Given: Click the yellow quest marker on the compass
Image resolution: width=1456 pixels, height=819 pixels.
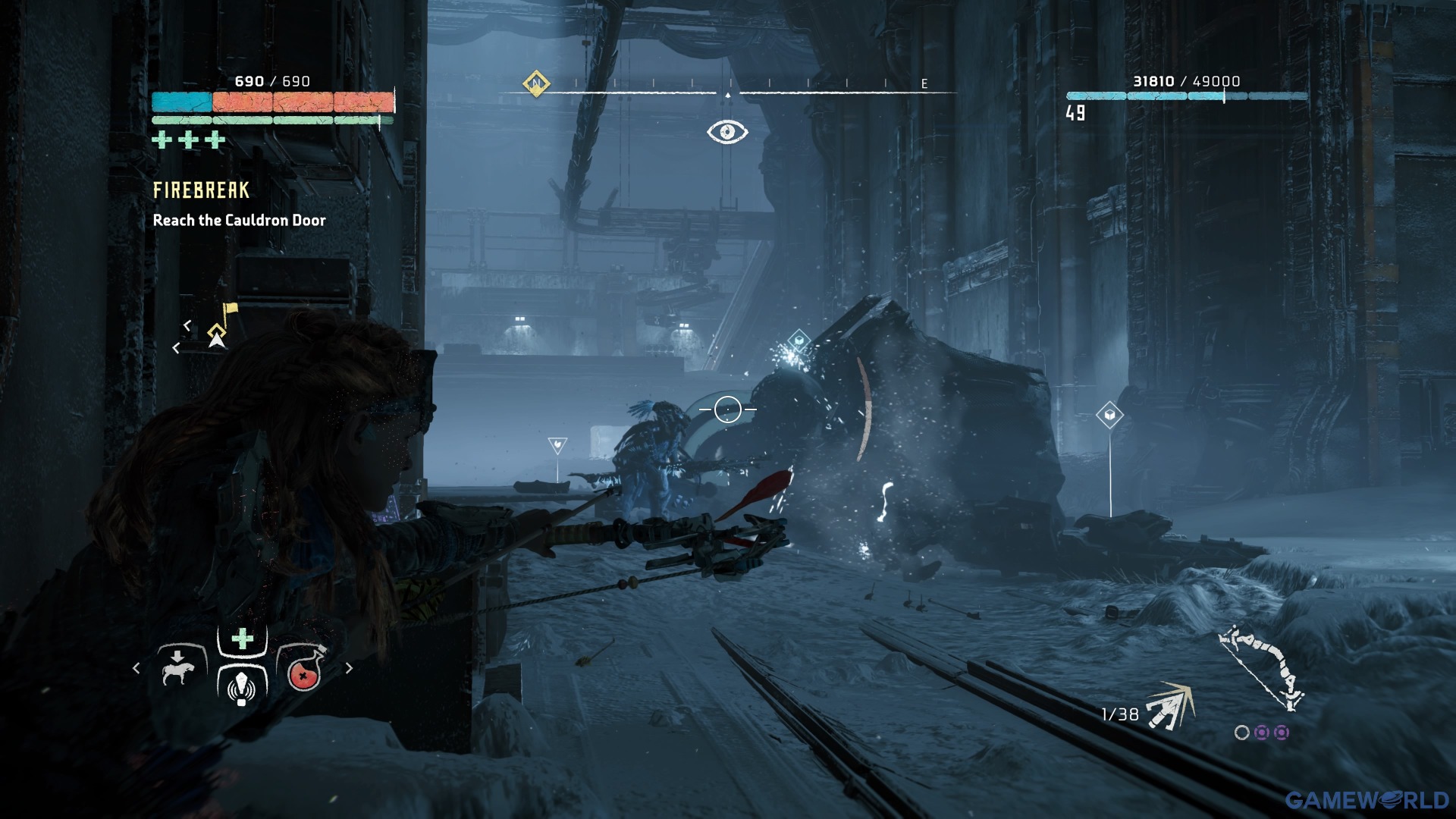Looking at the screenshot, I should (536, 83).
